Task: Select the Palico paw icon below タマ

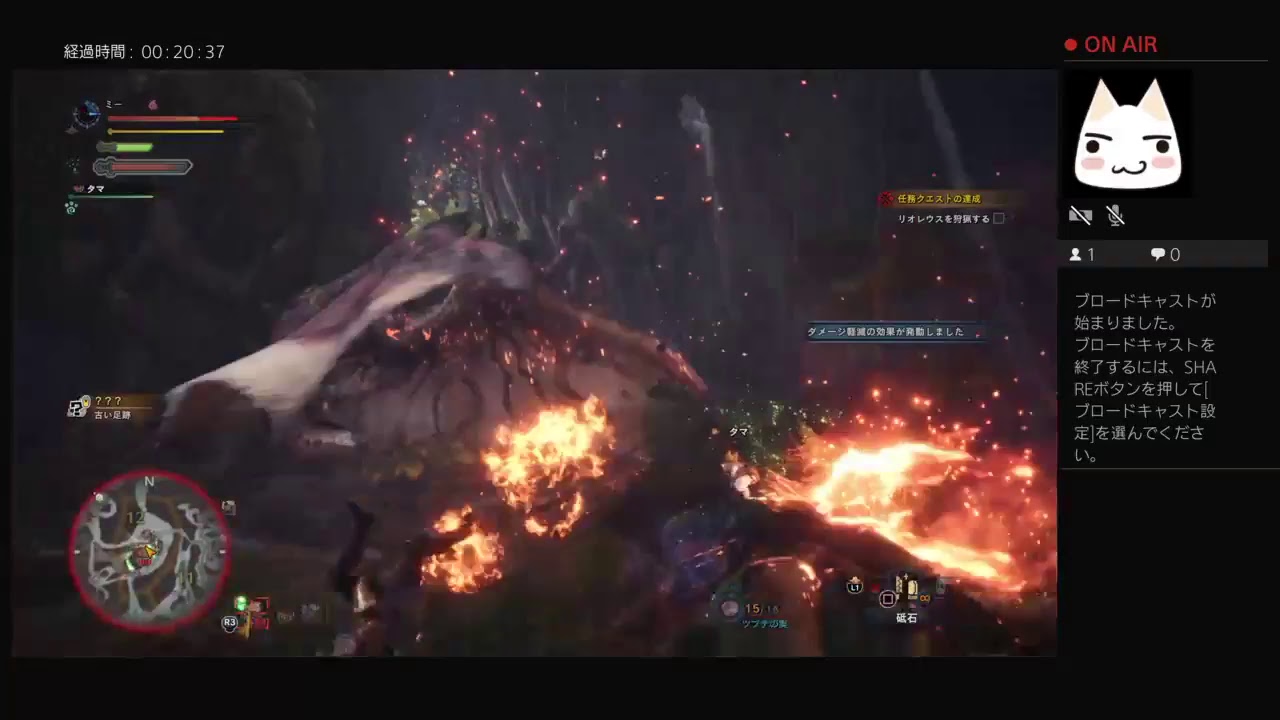Action: click(70, 208)
